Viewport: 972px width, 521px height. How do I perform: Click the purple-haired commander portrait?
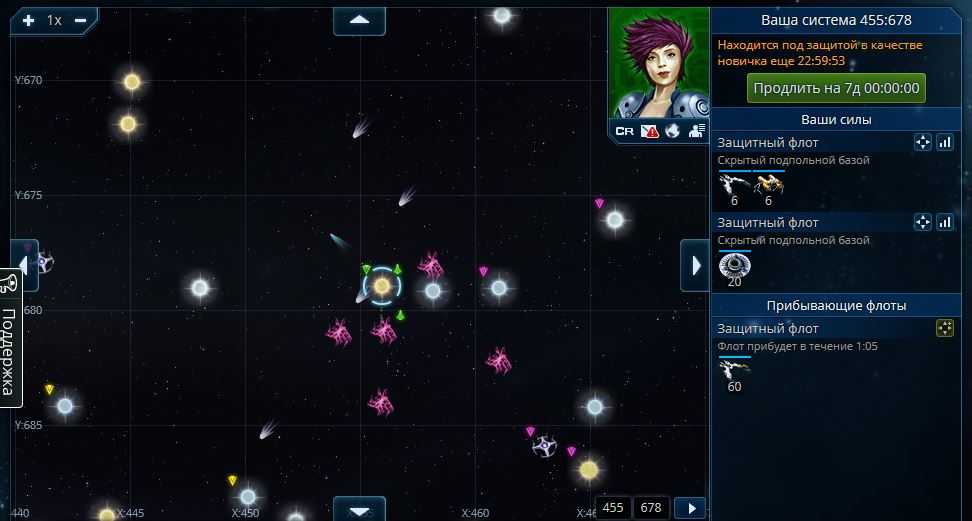click(659, 62)
